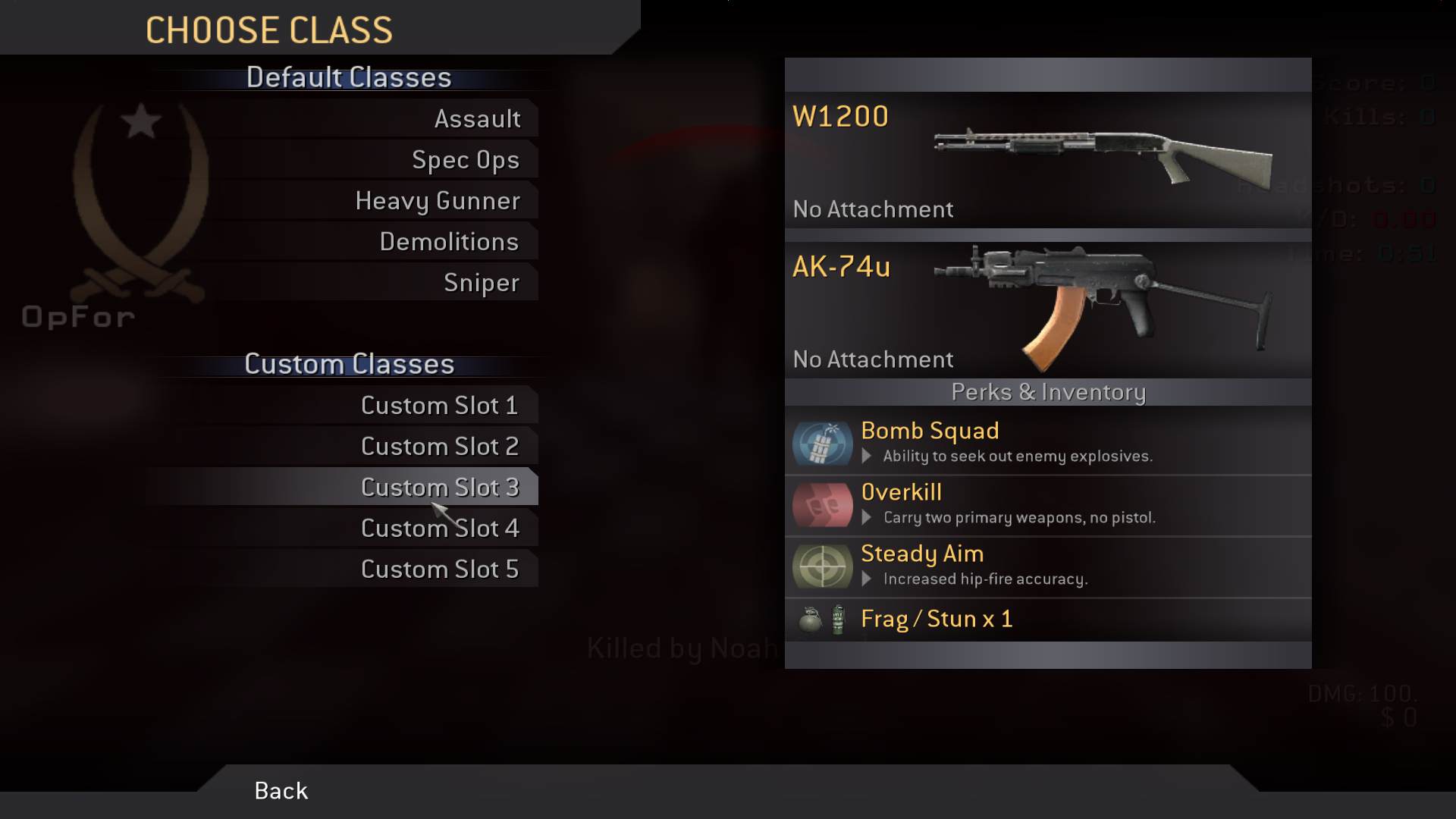Choose the Sniper class
This screenshot has height=819, width=1456.
(x=482, y=283)
